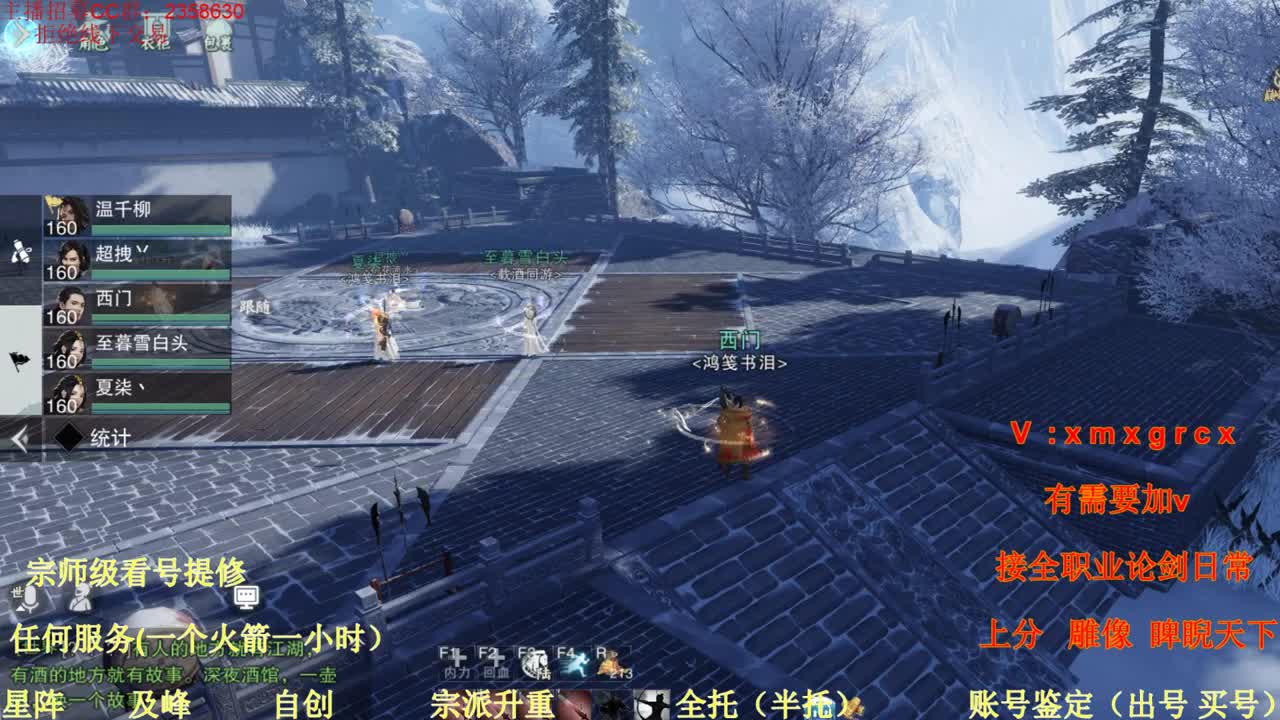The width and height of the screenshot is (1280, 720).
Task: Open the 衣柜 wardrobe tab
Action: pyautogui.click(x=156, y=42)
